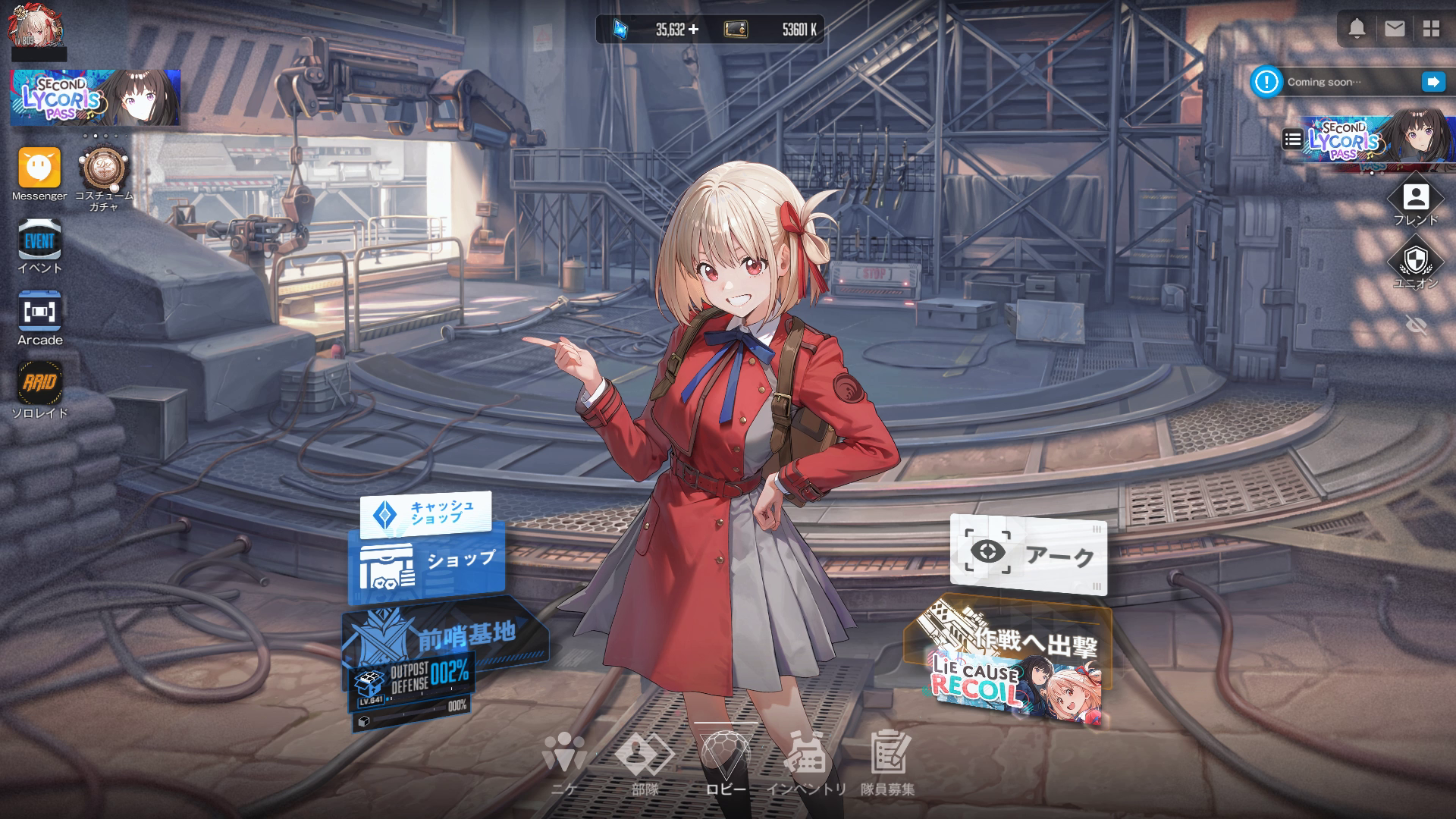The image size is (1456, 819).
Task: Switch to the 隊員募集 recruit tab
Action: (887, 762)
